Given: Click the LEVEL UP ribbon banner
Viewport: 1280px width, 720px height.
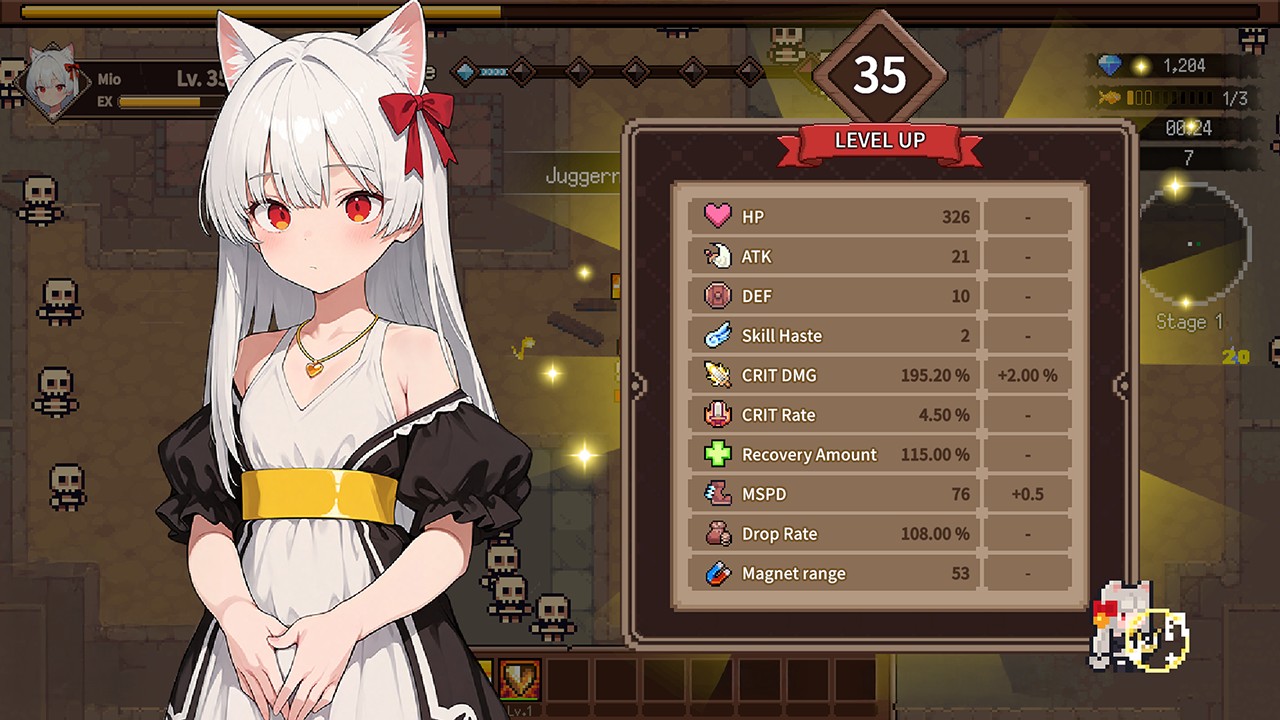Looking at the screenshot, I should [x=879, y=140].
